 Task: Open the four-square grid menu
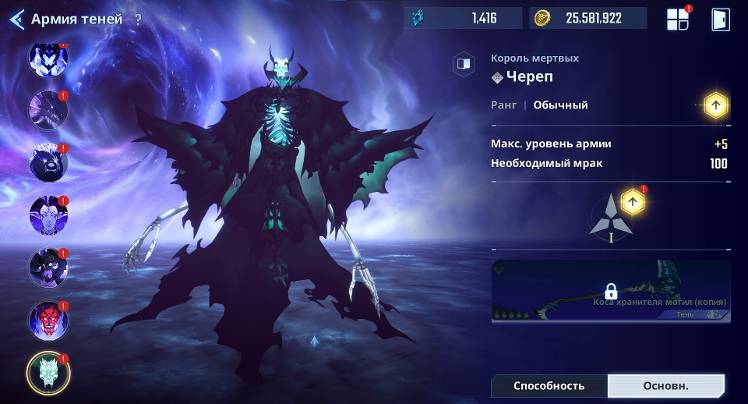coord(678,19)
